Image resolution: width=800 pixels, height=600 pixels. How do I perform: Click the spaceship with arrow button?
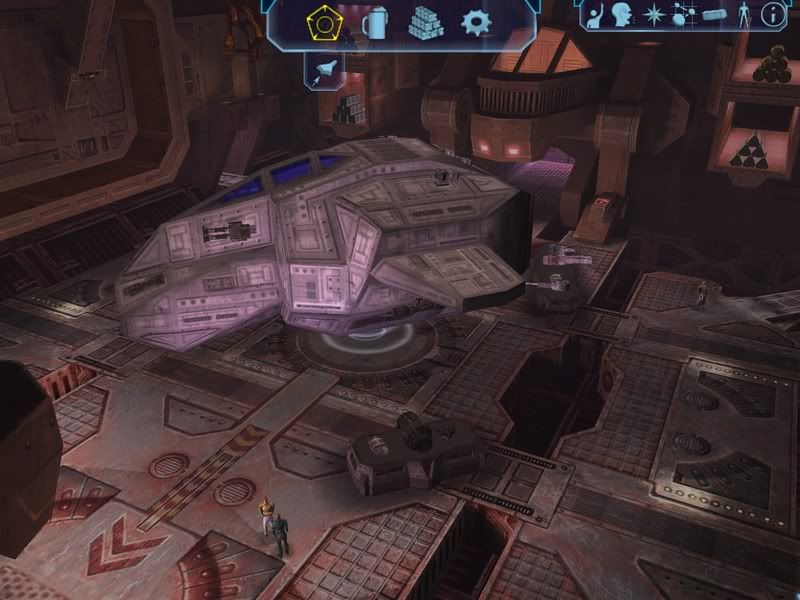click(326, 70)
